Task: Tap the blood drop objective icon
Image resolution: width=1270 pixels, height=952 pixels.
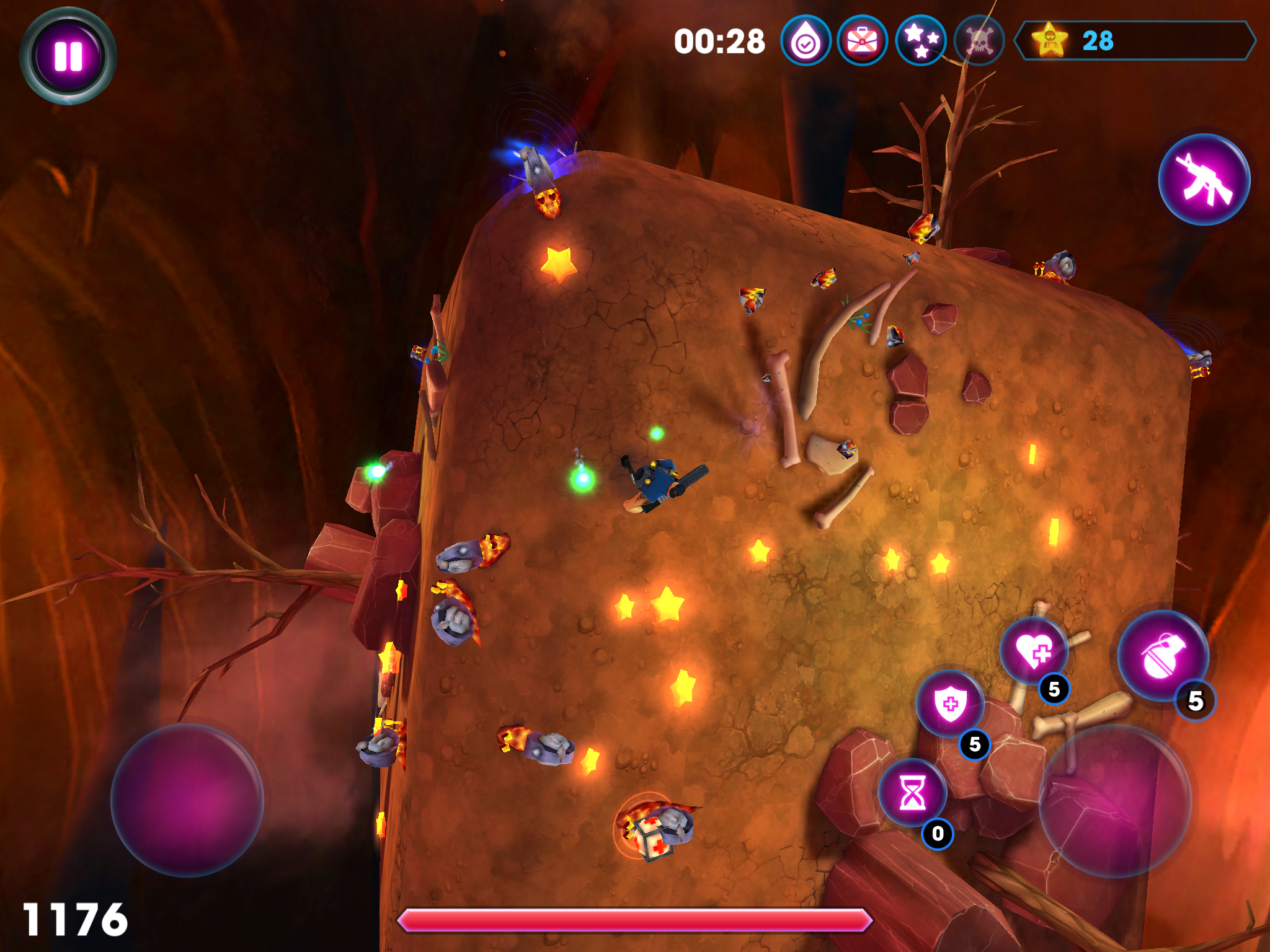Action: coord(804,42)
